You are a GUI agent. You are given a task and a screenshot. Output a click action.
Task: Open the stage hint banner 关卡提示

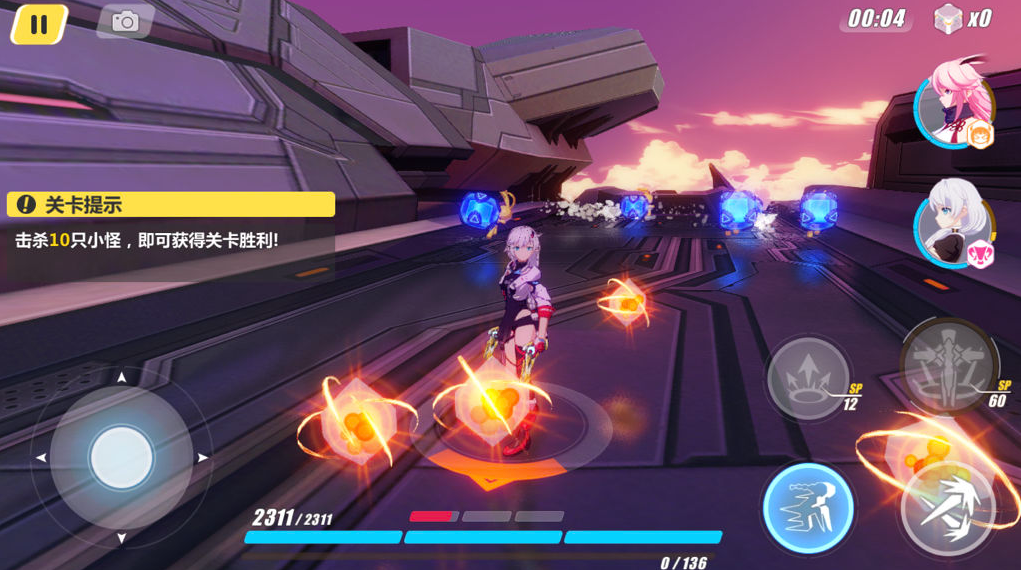pyautogui.click(x=171, y=205)
